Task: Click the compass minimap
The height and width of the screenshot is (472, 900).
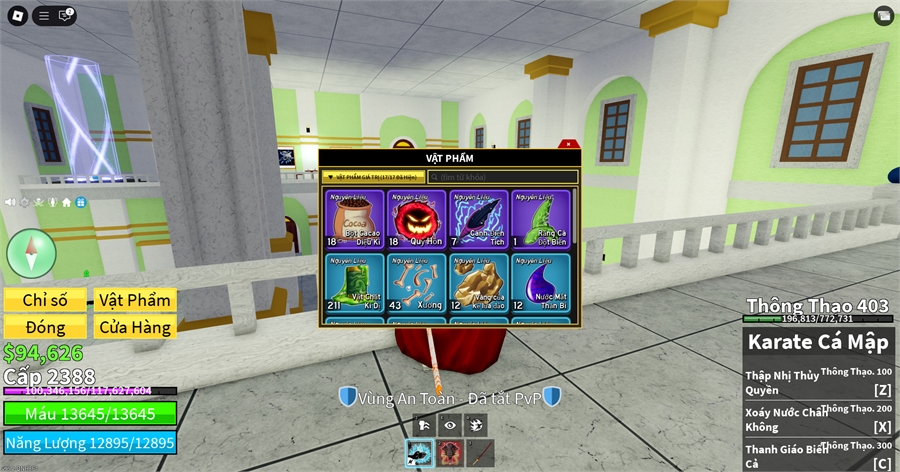Action: tap(31, 253)
